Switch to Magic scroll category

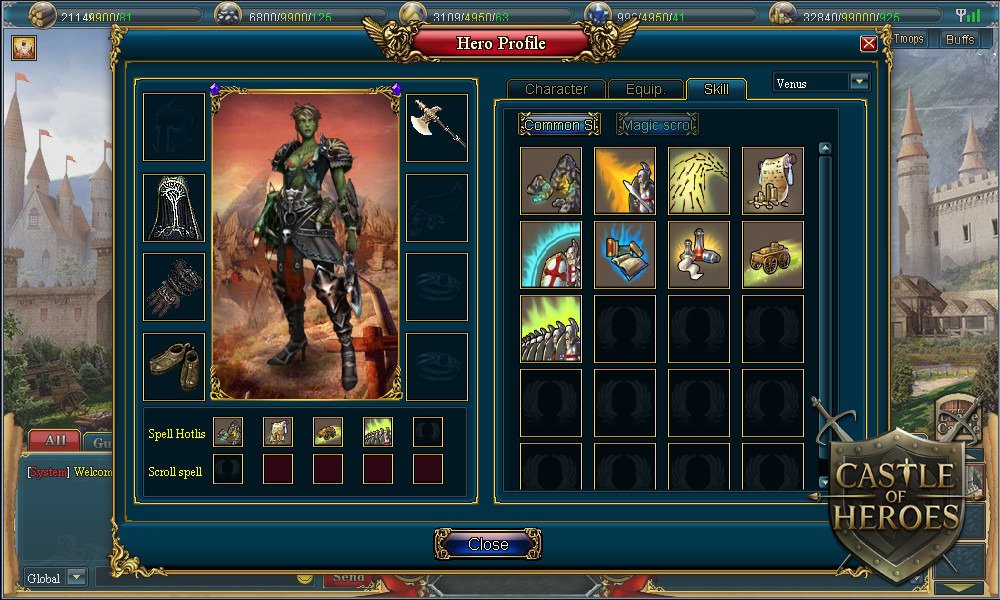pos(657,125)
